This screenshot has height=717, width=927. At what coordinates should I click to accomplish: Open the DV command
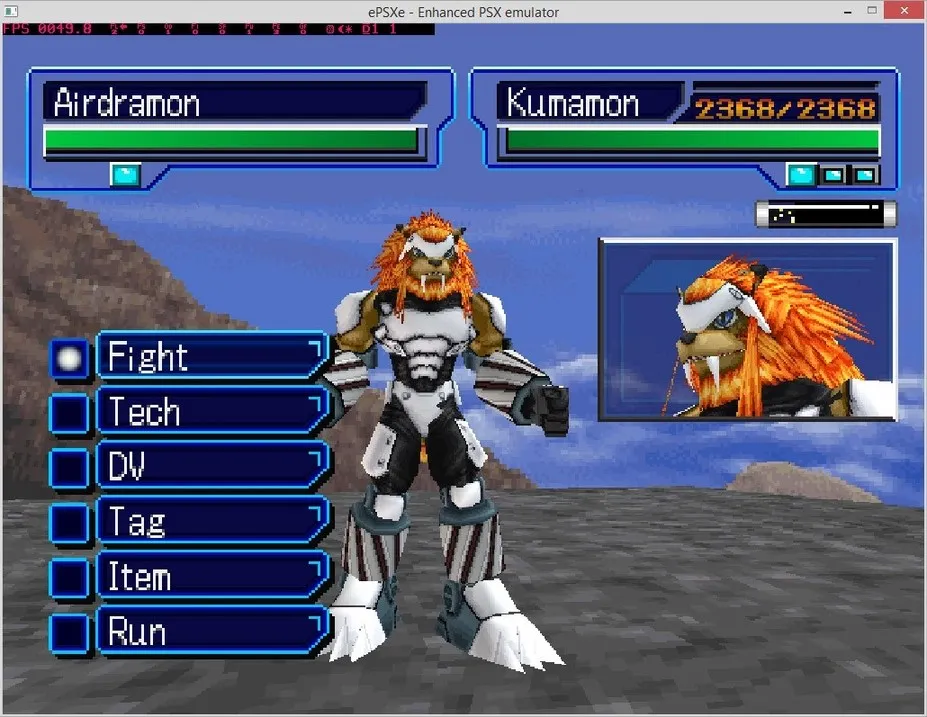tap(212, 467)
